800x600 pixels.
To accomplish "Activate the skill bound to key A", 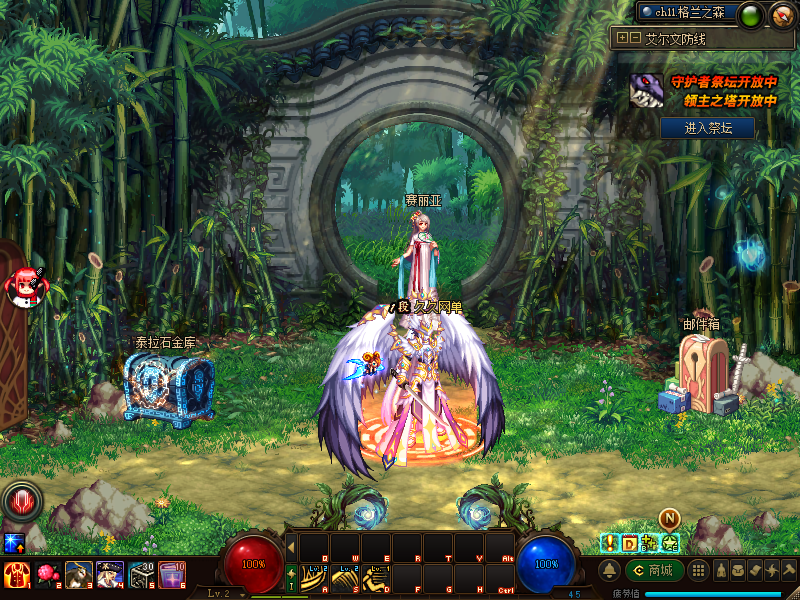I will 315,577.
